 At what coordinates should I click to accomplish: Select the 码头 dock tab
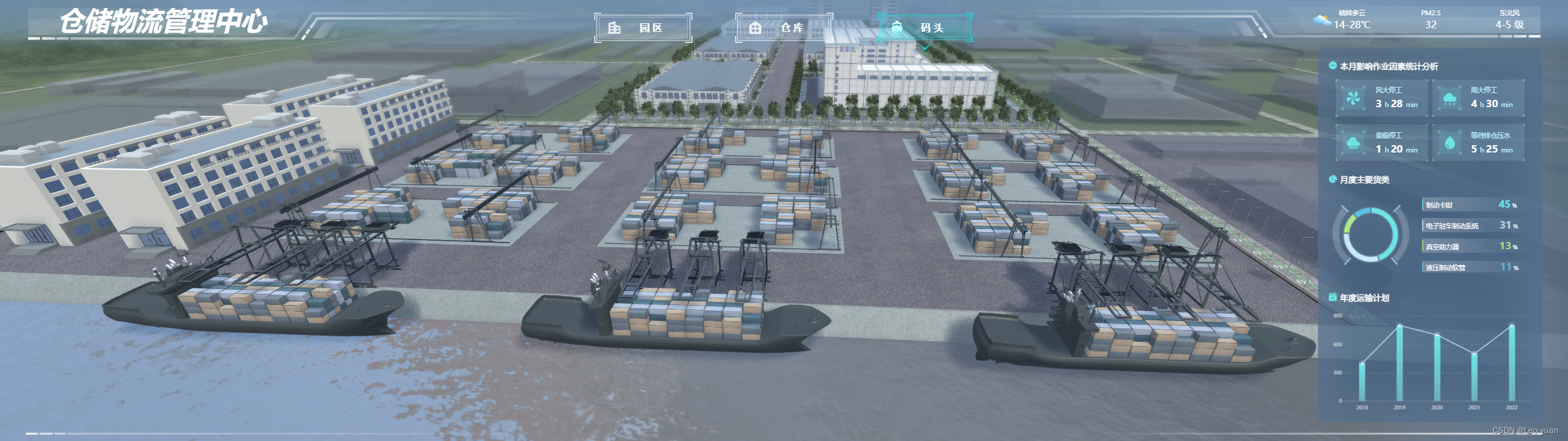pos(925,28)
